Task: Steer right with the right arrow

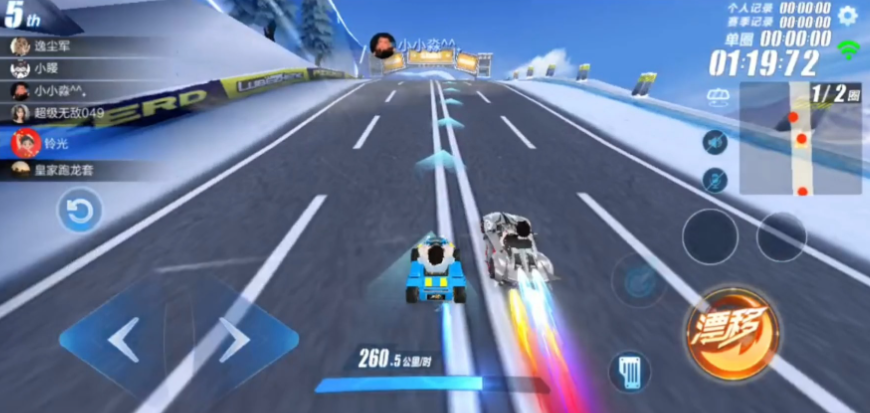Action: (x=235, y=340)
